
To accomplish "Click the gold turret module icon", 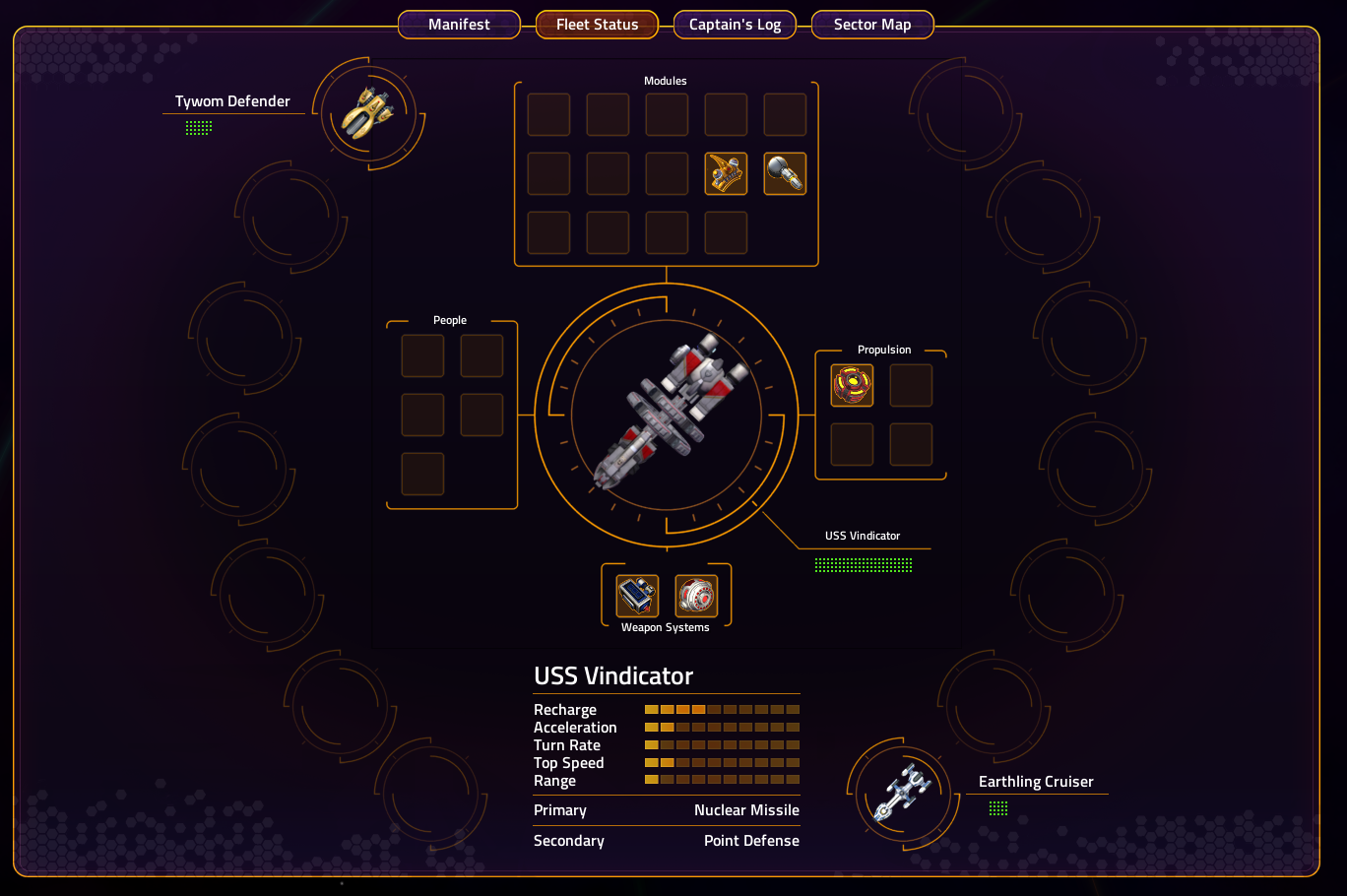I will pos(726,173).
